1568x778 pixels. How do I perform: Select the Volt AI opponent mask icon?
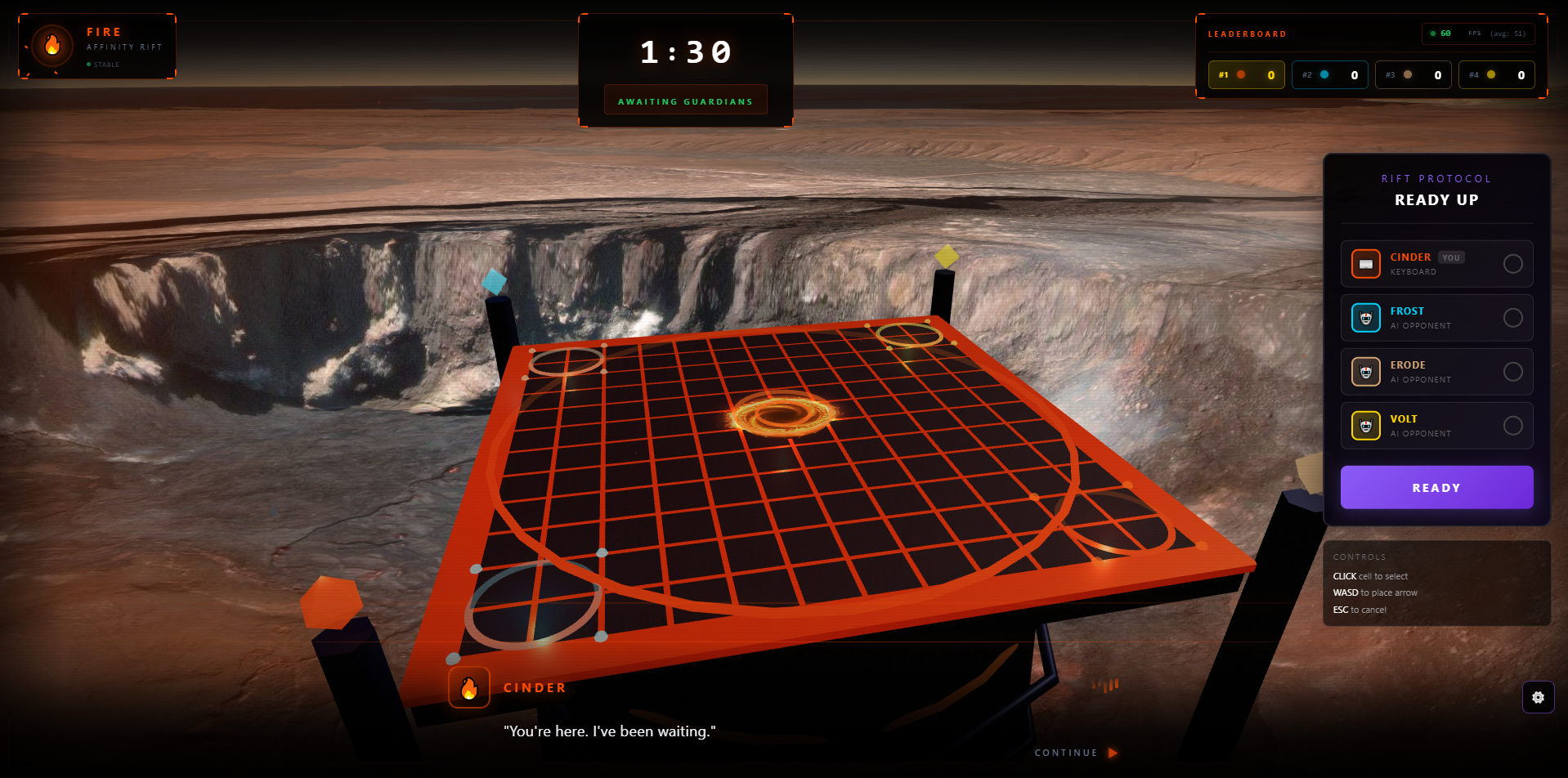(x=1365, y=425)
